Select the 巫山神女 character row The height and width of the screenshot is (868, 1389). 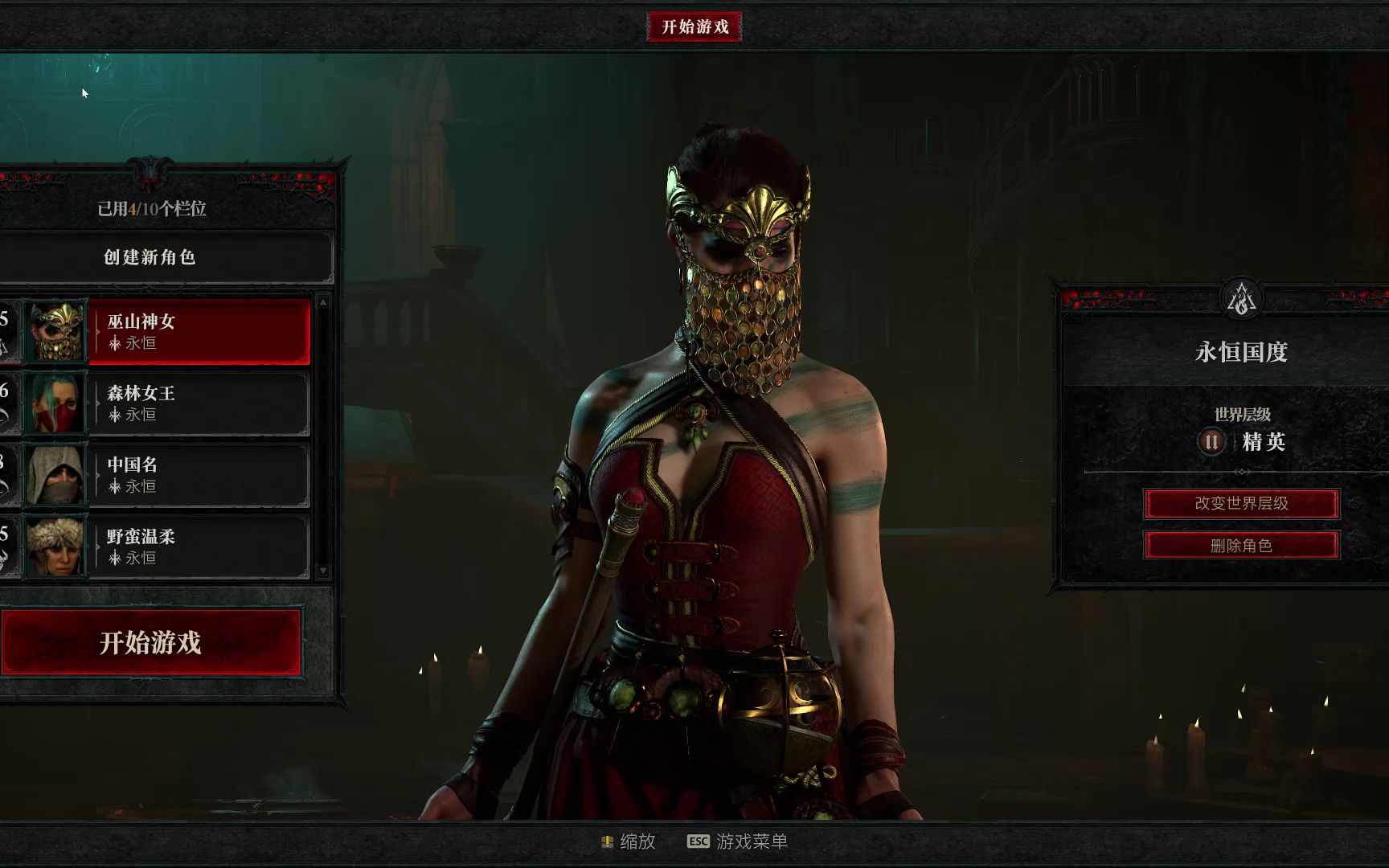pyautogui.click(x=198, y=332)
